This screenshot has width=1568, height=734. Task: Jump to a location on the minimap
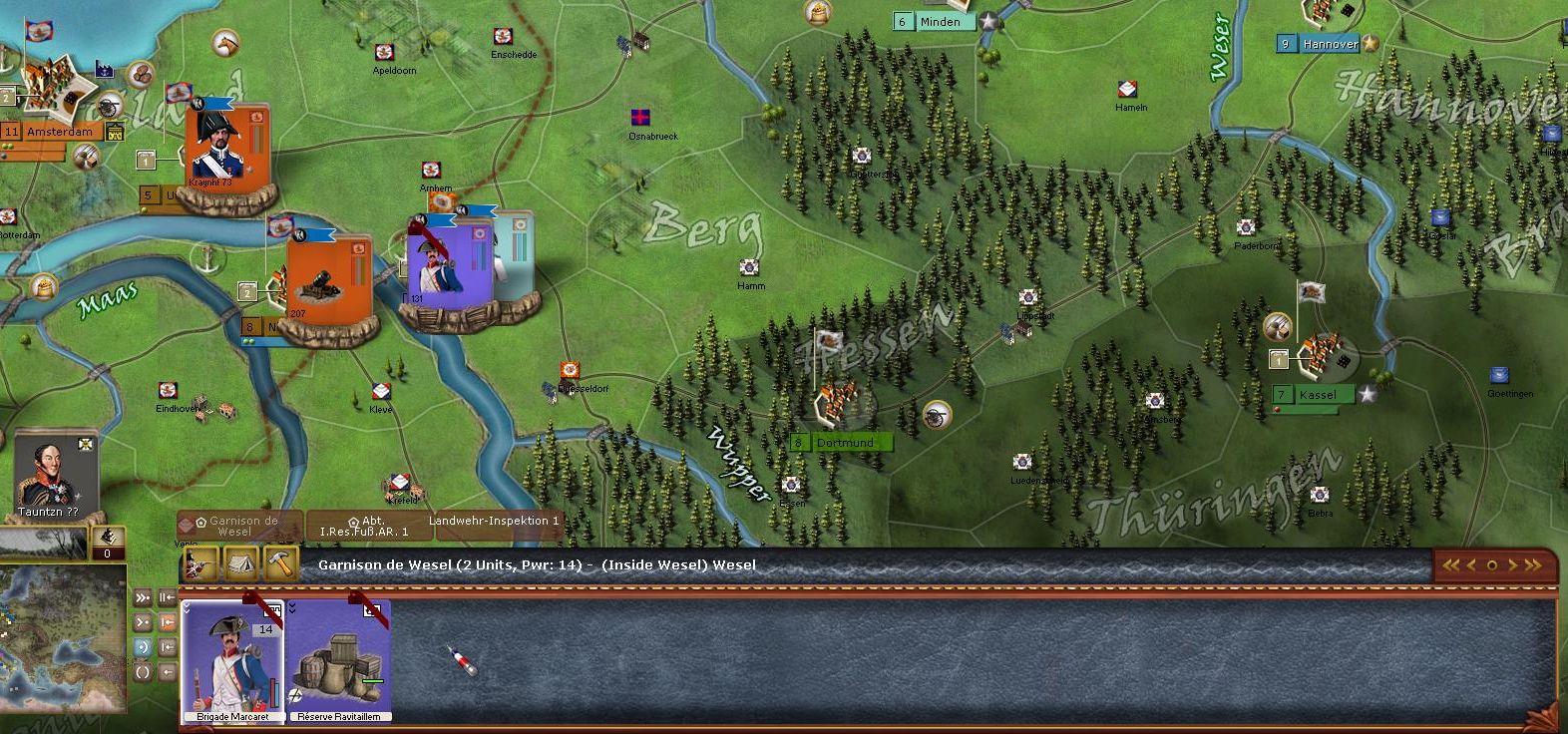(62, 617)
